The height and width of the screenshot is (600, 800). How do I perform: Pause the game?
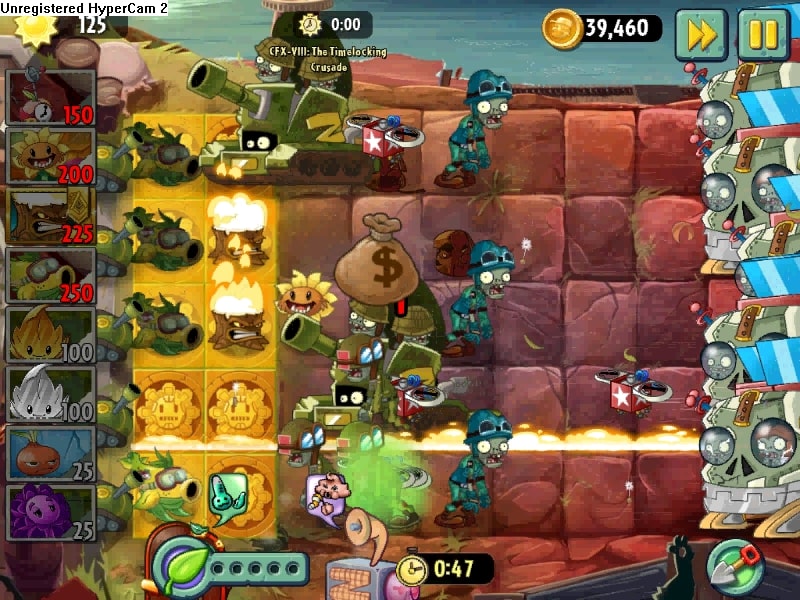[764, 33]
